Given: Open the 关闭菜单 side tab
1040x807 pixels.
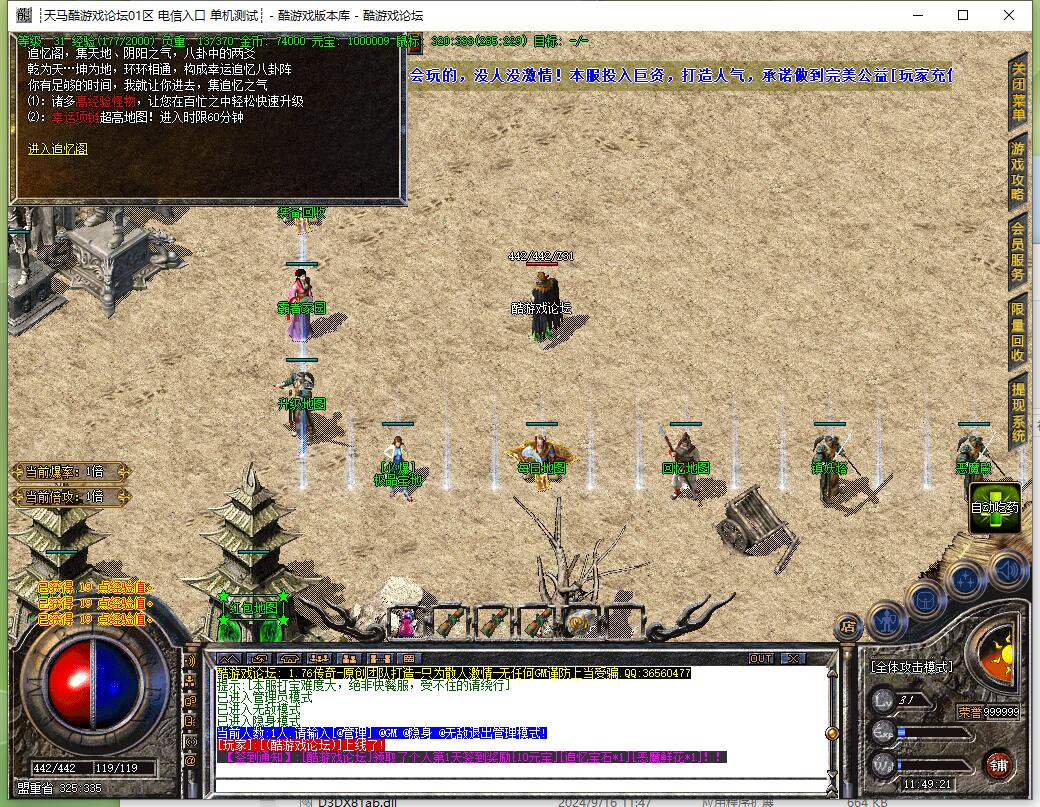Looking at the screenshot, I should pos(1018,92).
